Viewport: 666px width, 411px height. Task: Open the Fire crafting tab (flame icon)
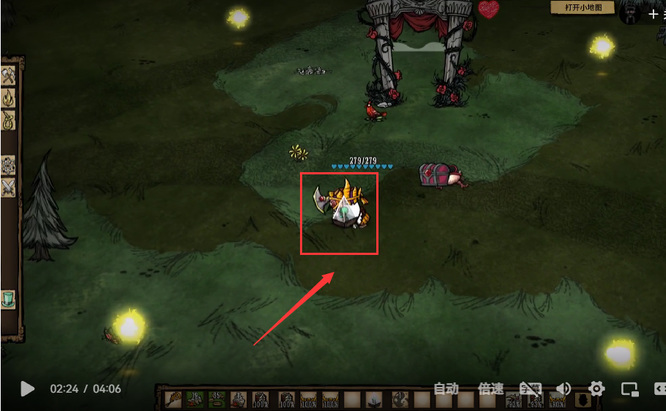[x=9, y=99]
